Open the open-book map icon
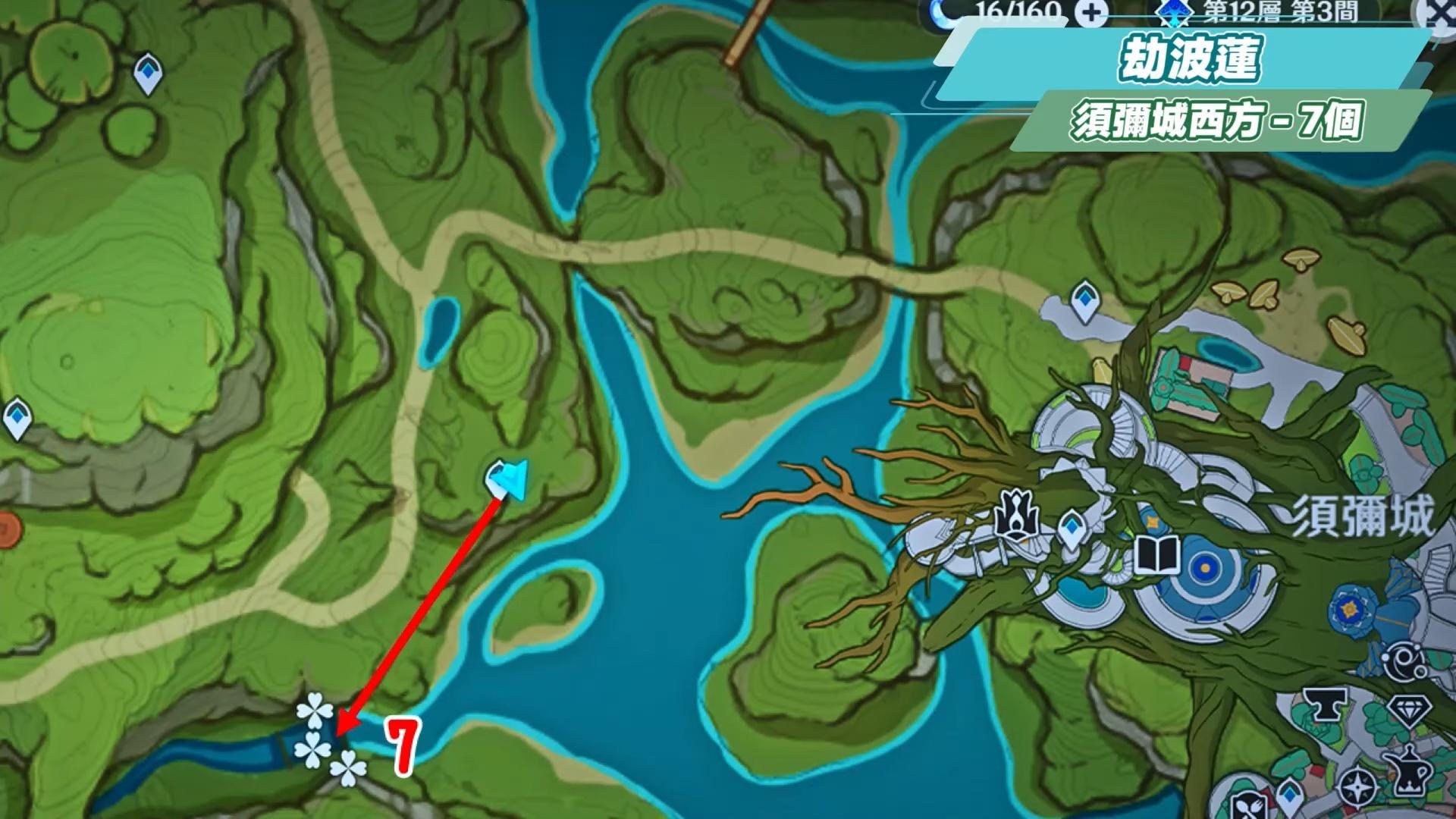The image size is (1456, 819). point(1157,554)
